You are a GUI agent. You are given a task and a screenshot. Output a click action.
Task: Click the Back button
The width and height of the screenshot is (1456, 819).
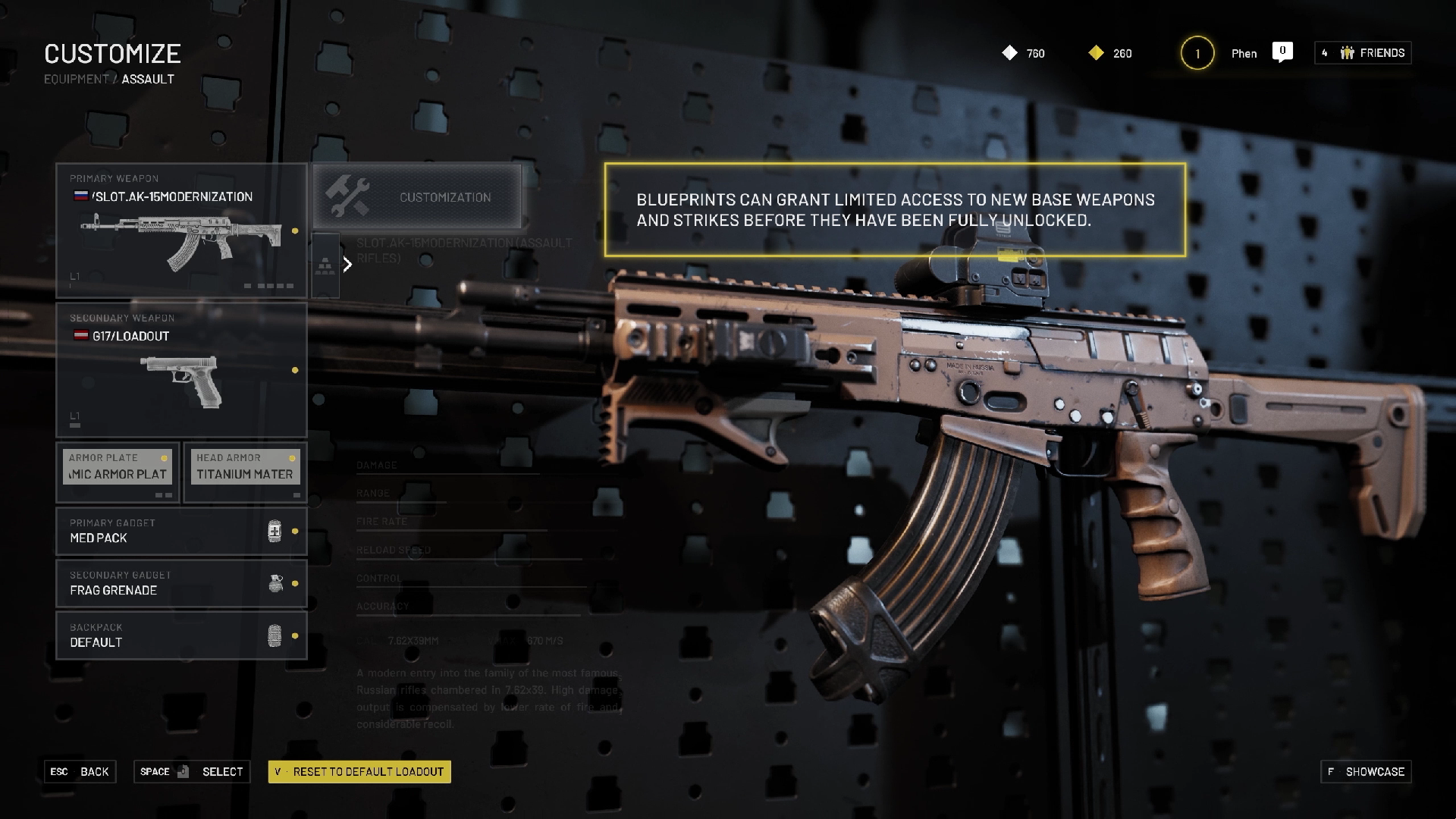click(x=80, y=772)
